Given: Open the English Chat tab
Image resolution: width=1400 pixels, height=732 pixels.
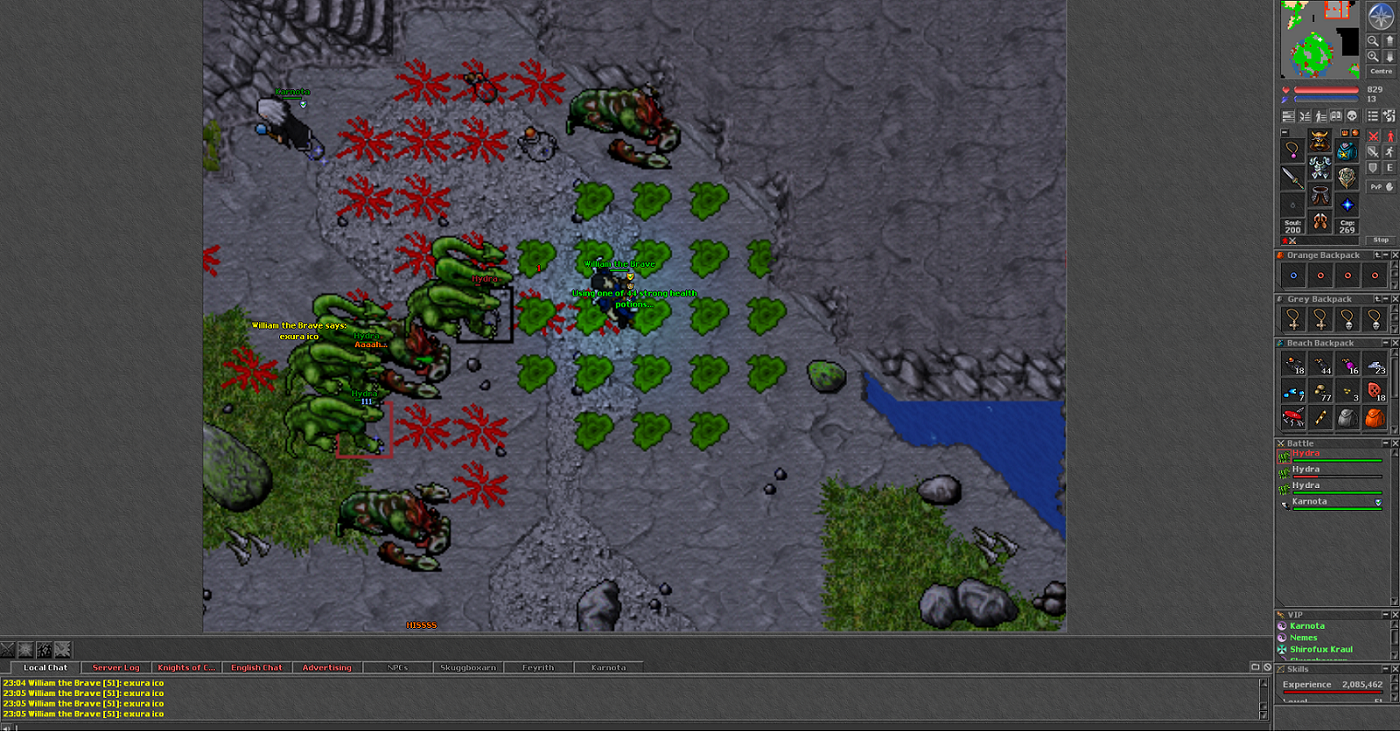Looking at the screenshot, I should pyautogui.click(x=257, y=667).
